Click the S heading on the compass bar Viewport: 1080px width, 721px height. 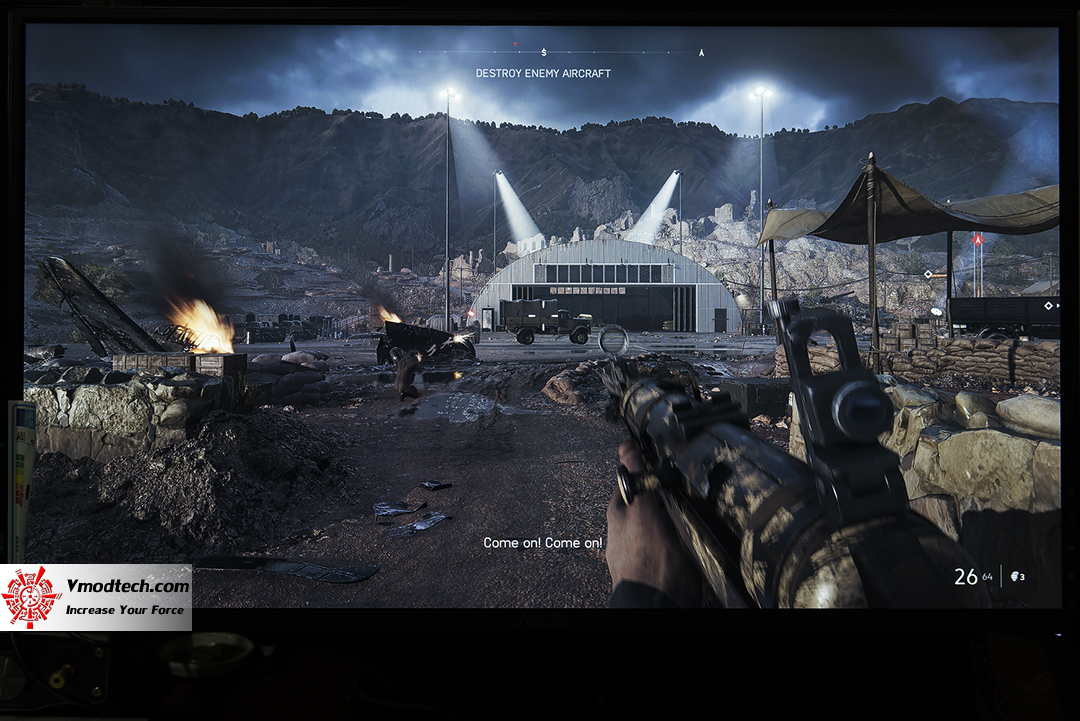click(544, 52)
